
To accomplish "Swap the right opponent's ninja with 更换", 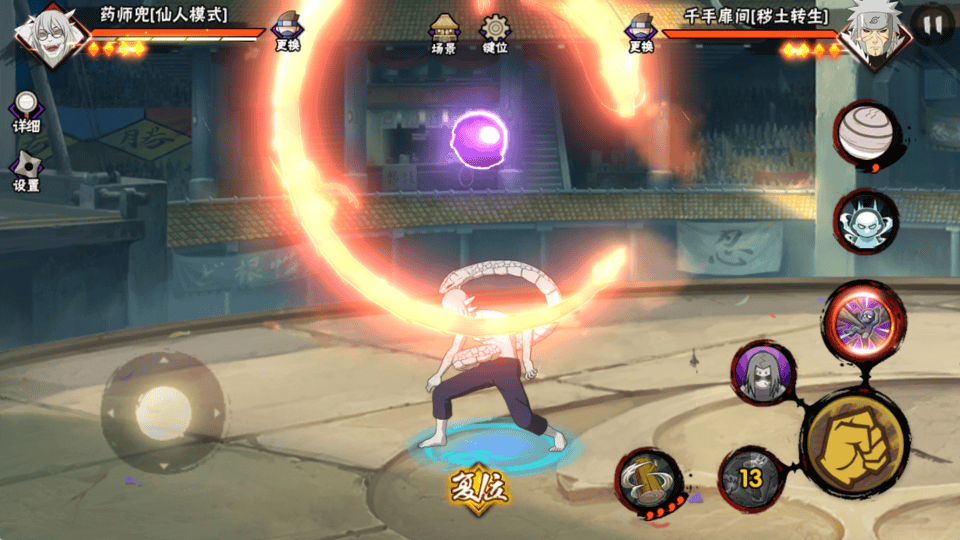I will 641,32.
